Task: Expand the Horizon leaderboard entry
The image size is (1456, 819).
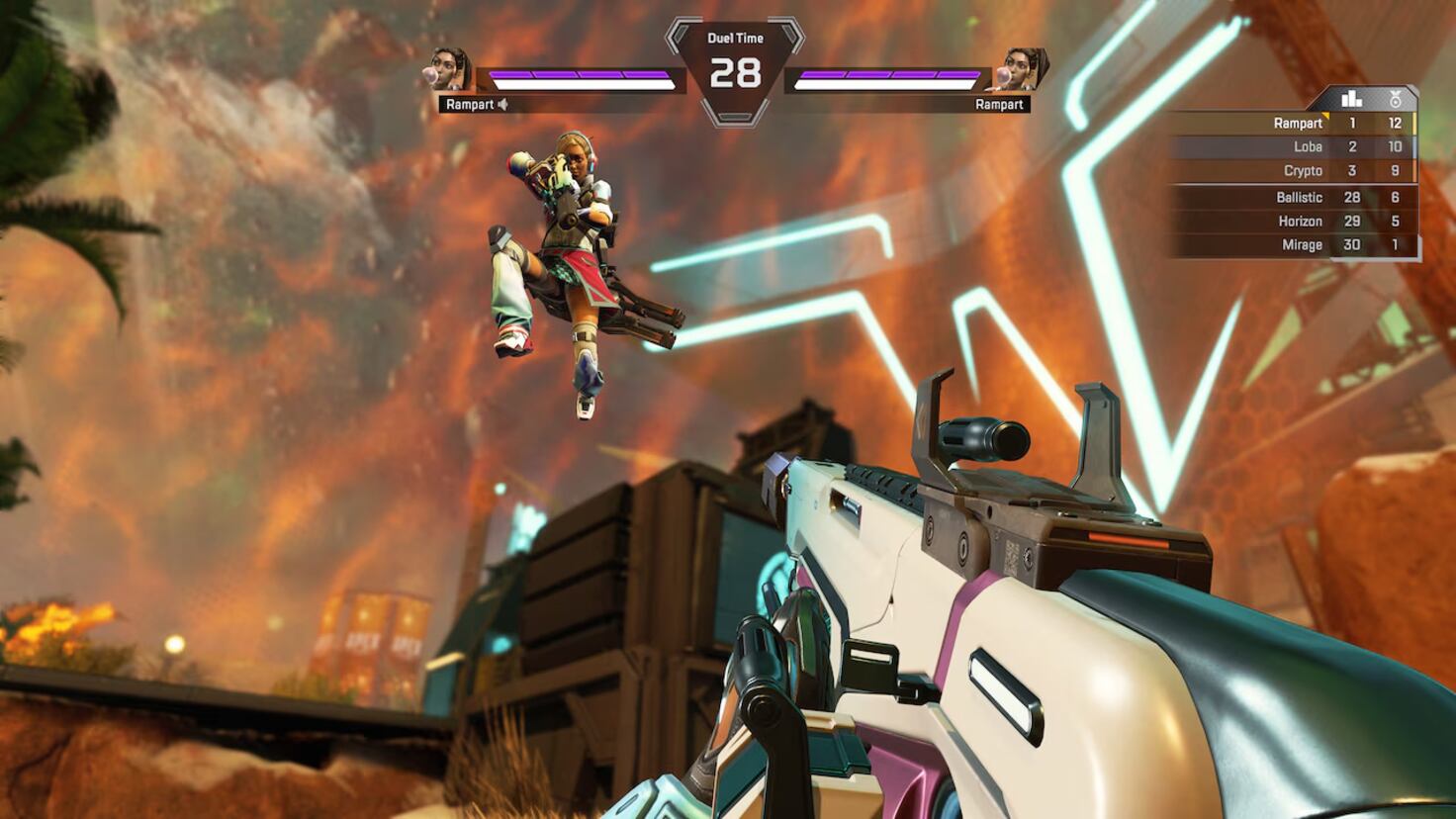Action: point(1302,222)
